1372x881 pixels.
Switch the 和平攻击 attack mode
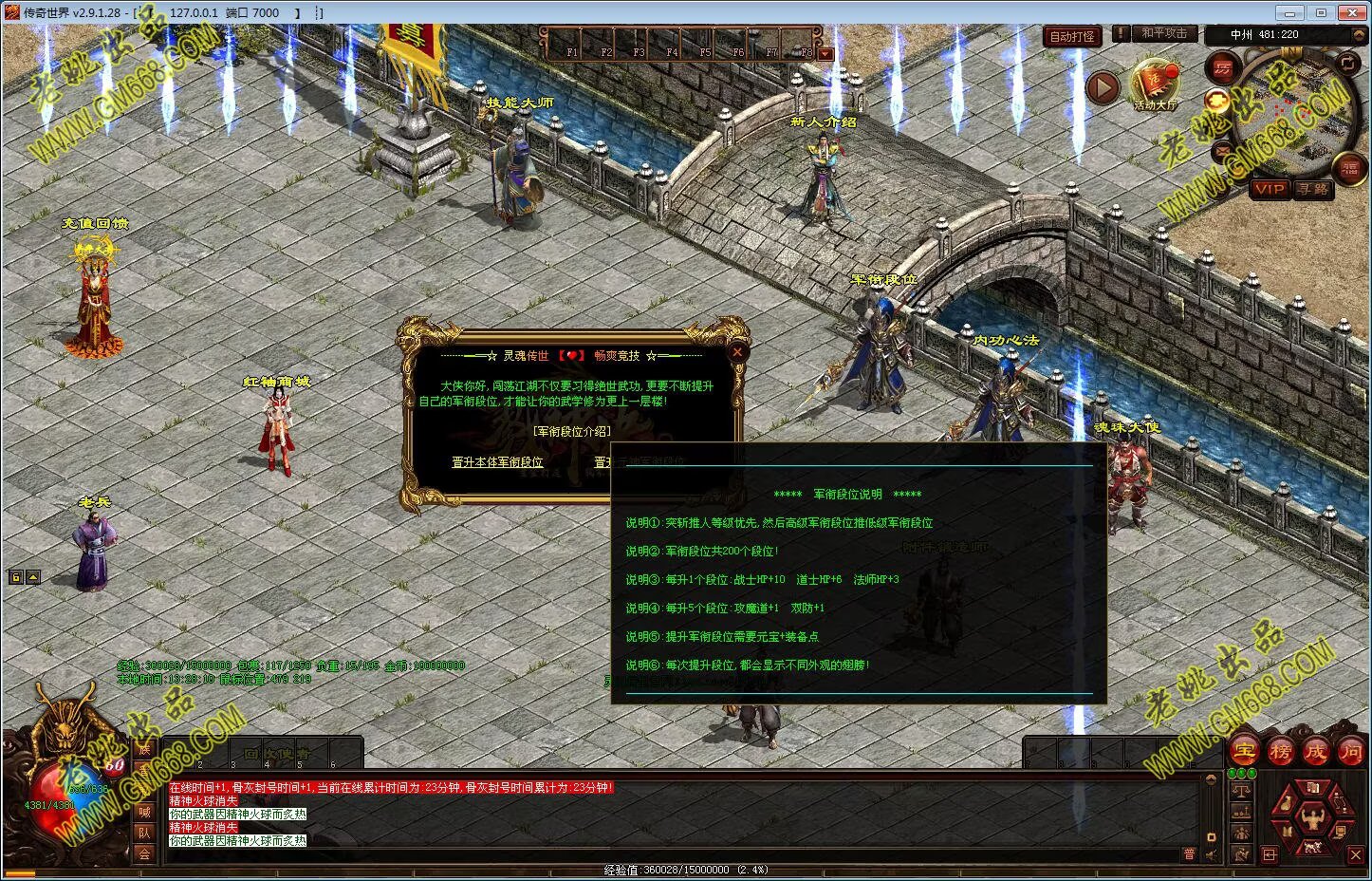1163,33
